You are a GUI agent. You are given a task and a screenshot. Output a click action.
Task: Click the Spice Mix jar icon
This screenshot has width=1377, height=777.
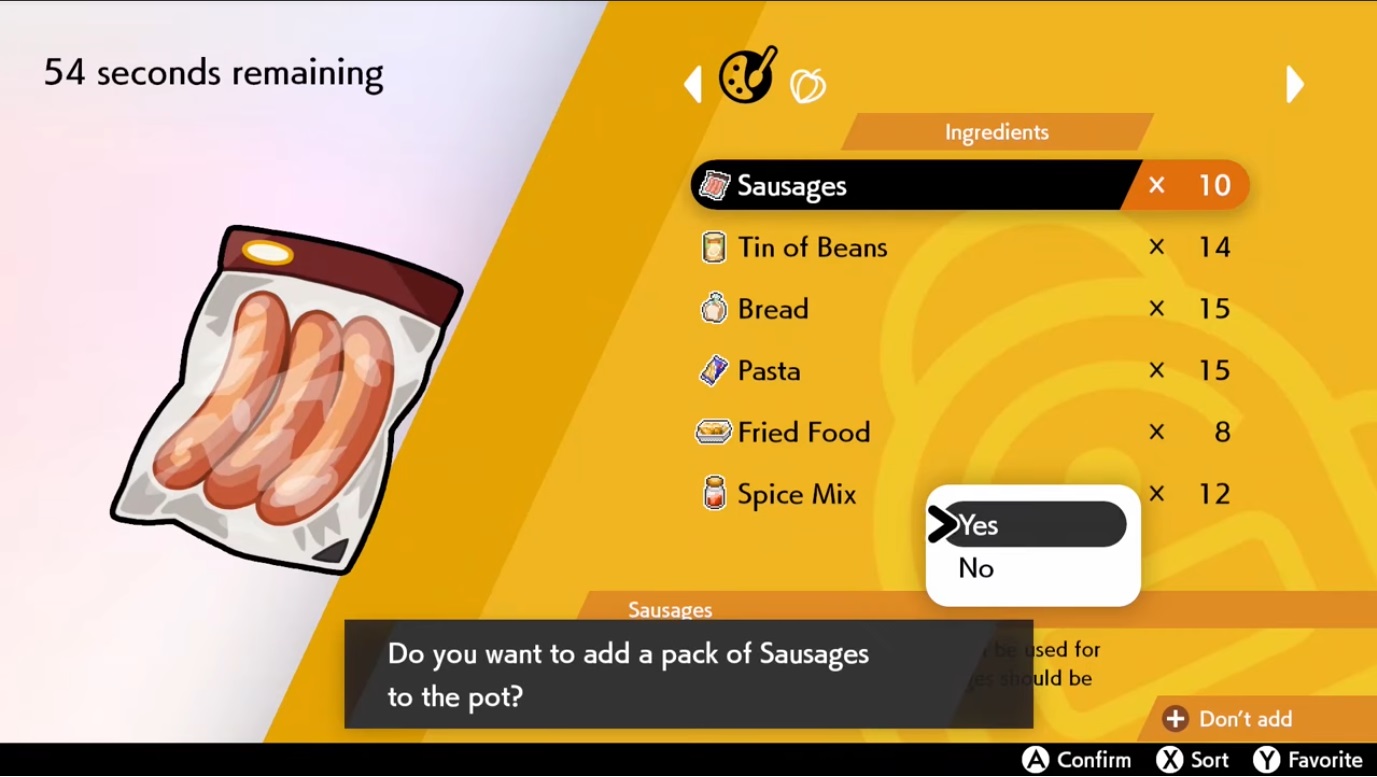[x=713, y=493]
